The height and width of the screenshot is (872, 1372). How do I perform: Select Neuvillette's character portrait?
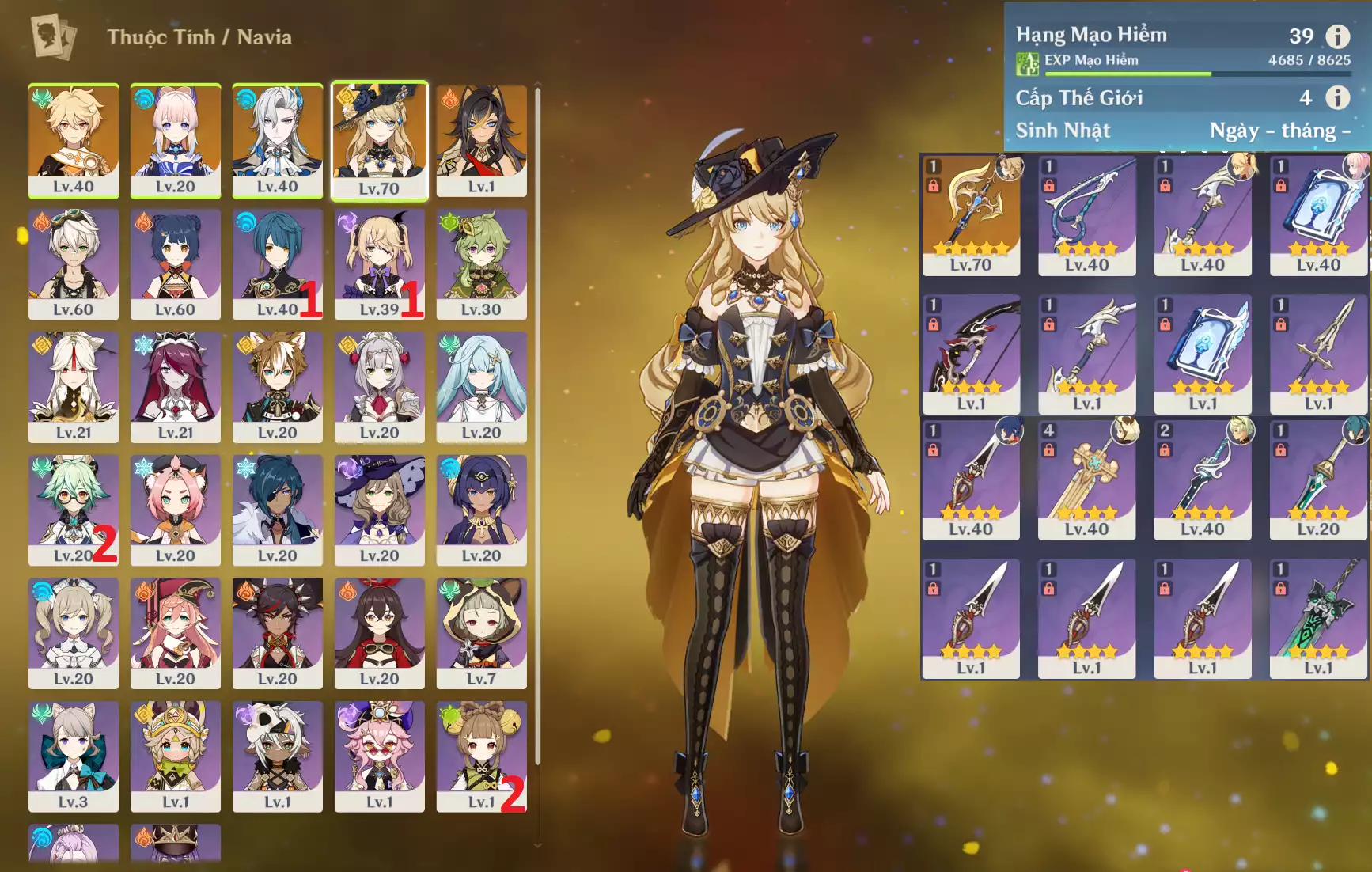(277, 140)
